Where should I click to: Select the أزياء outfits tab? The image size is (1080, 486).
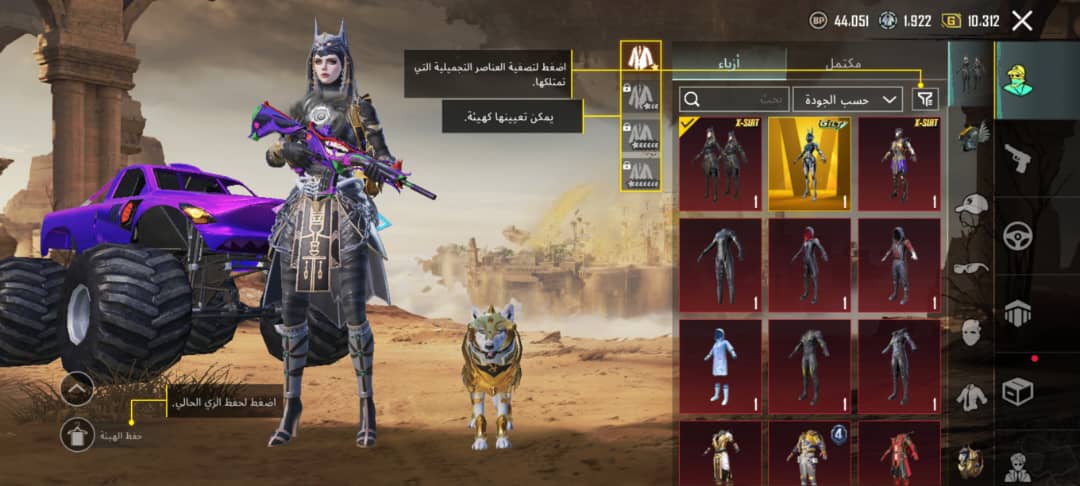[x=729, y=62]
